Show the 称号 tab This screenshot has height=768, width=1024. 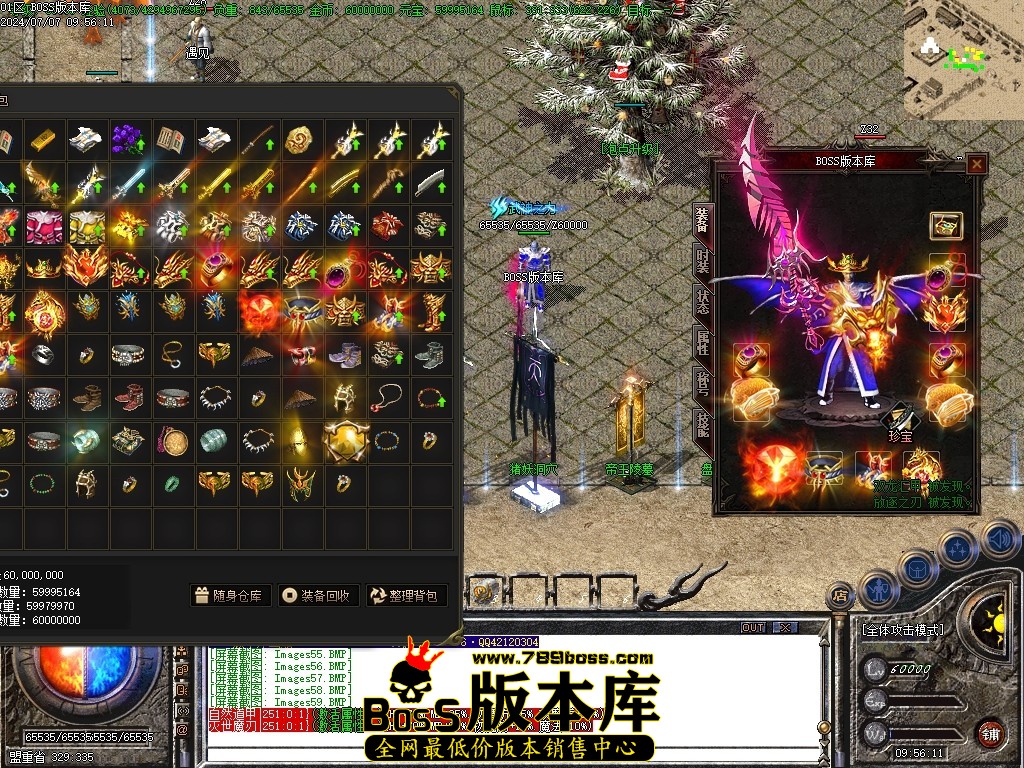[702, 384]
